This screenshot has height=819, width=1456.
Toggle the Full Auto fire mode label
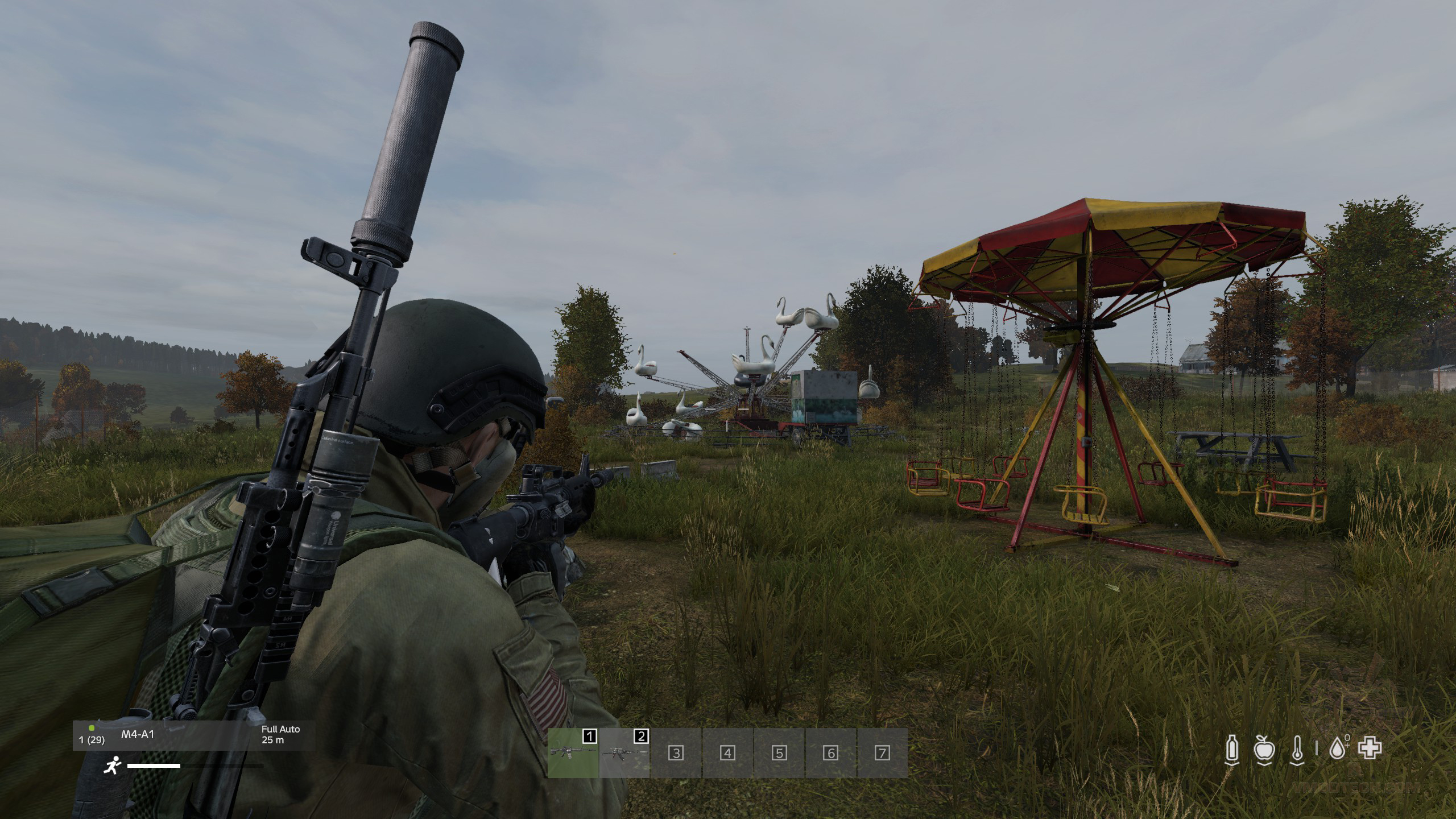coord(280,729)
